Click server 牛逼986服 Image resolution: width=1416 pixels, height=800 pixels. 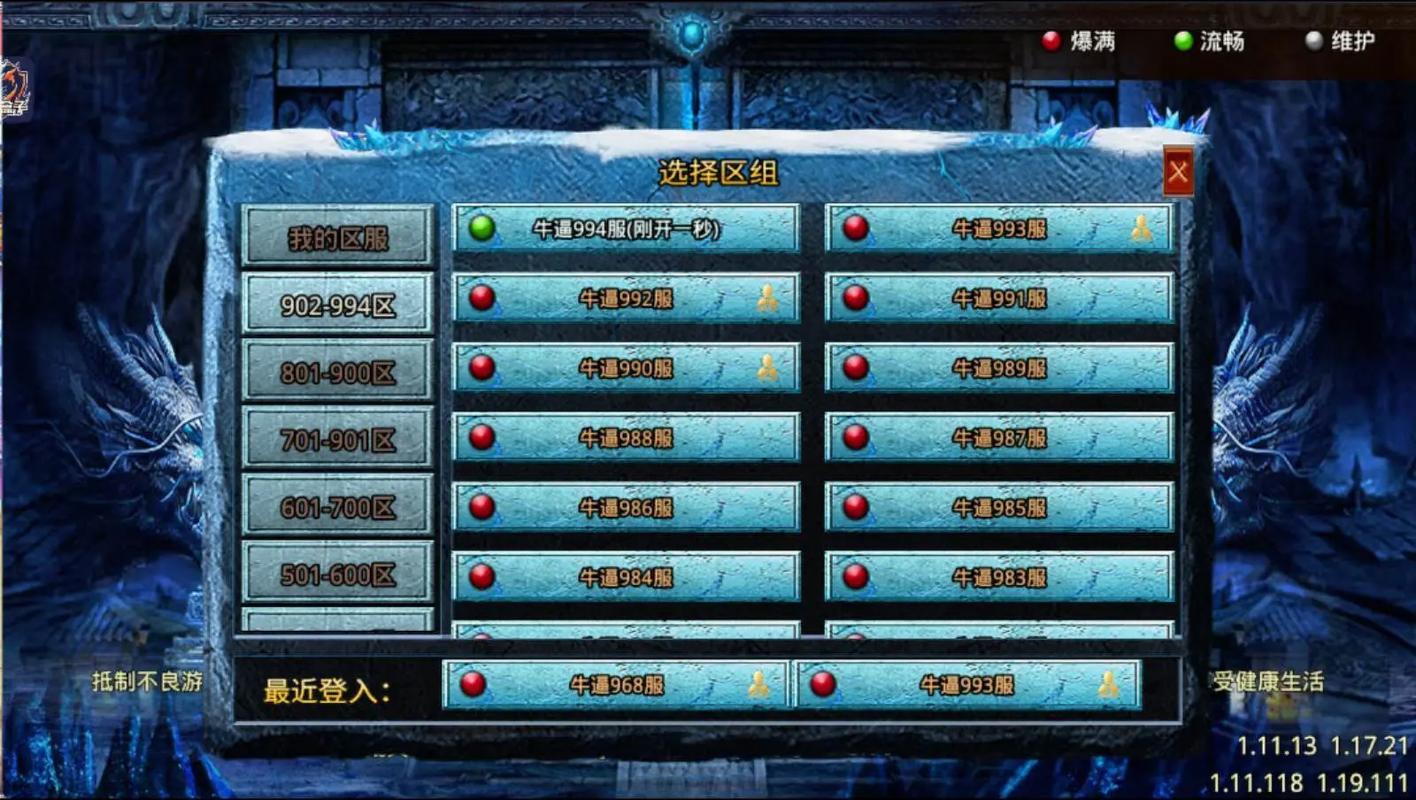click(626, 508)
